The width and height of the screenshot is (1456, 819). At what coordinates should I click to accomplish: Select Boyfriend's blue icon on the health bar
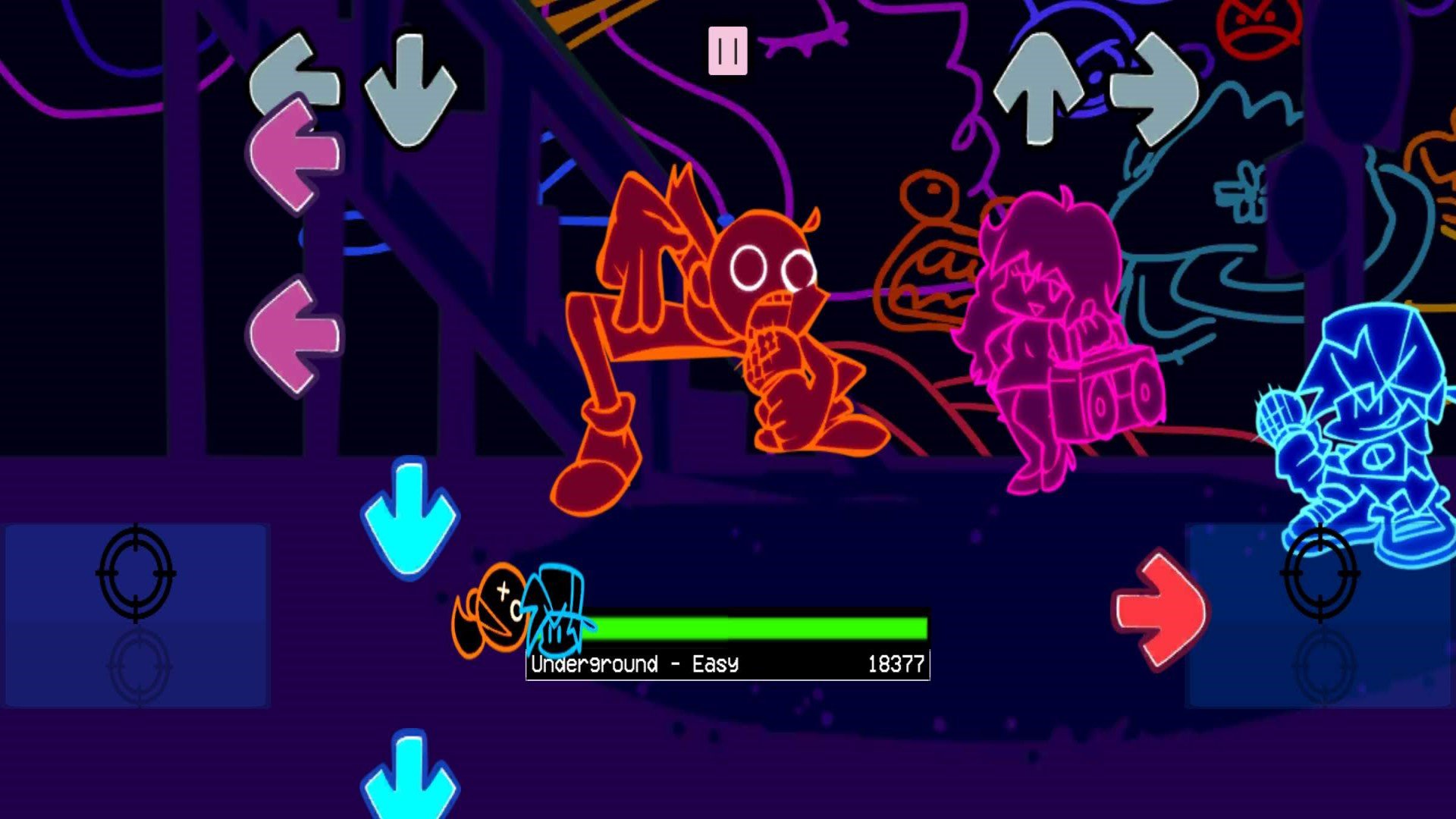pyautogui.click(x=557, y=610)
